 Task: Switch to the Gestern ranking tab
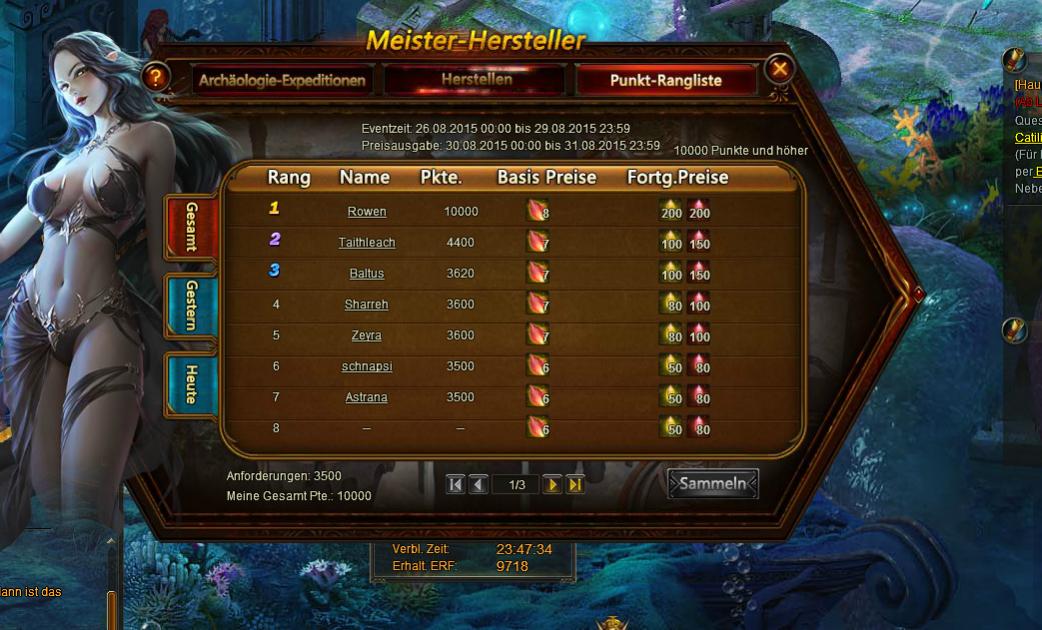[x=191, y=305]
